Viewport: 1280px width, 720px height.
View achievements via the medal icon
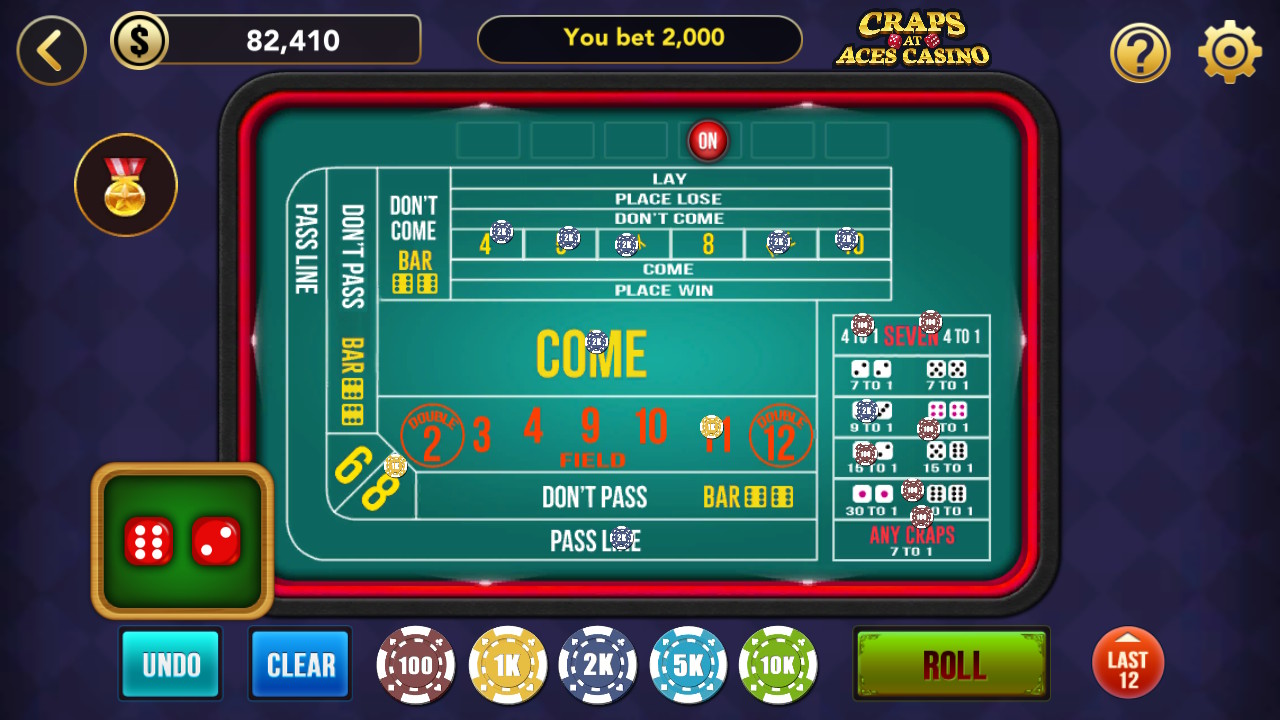click(126, 185)
